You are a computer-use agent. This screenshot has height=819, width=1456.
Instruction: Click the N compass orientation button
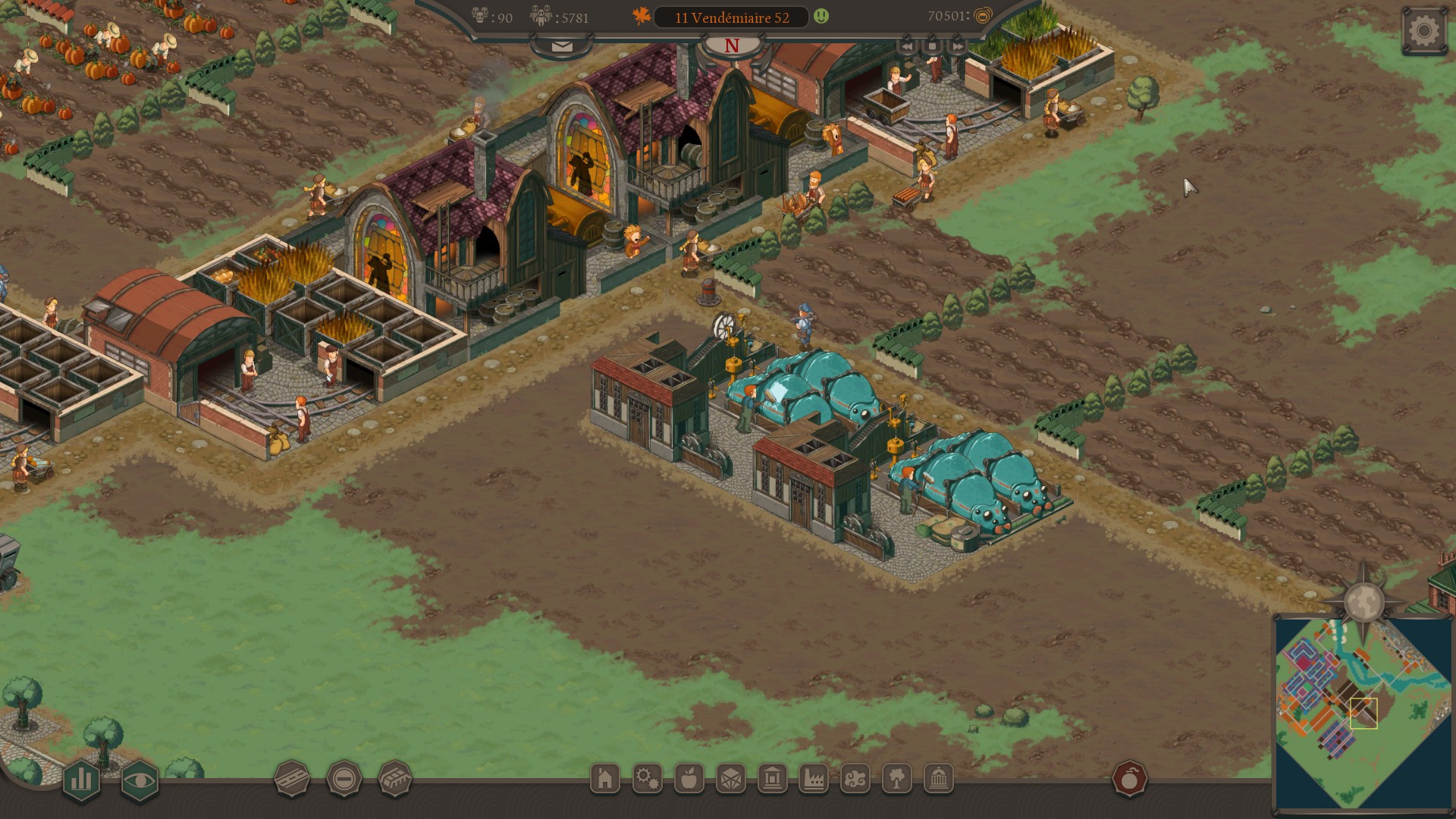click(x=732, y=46)
